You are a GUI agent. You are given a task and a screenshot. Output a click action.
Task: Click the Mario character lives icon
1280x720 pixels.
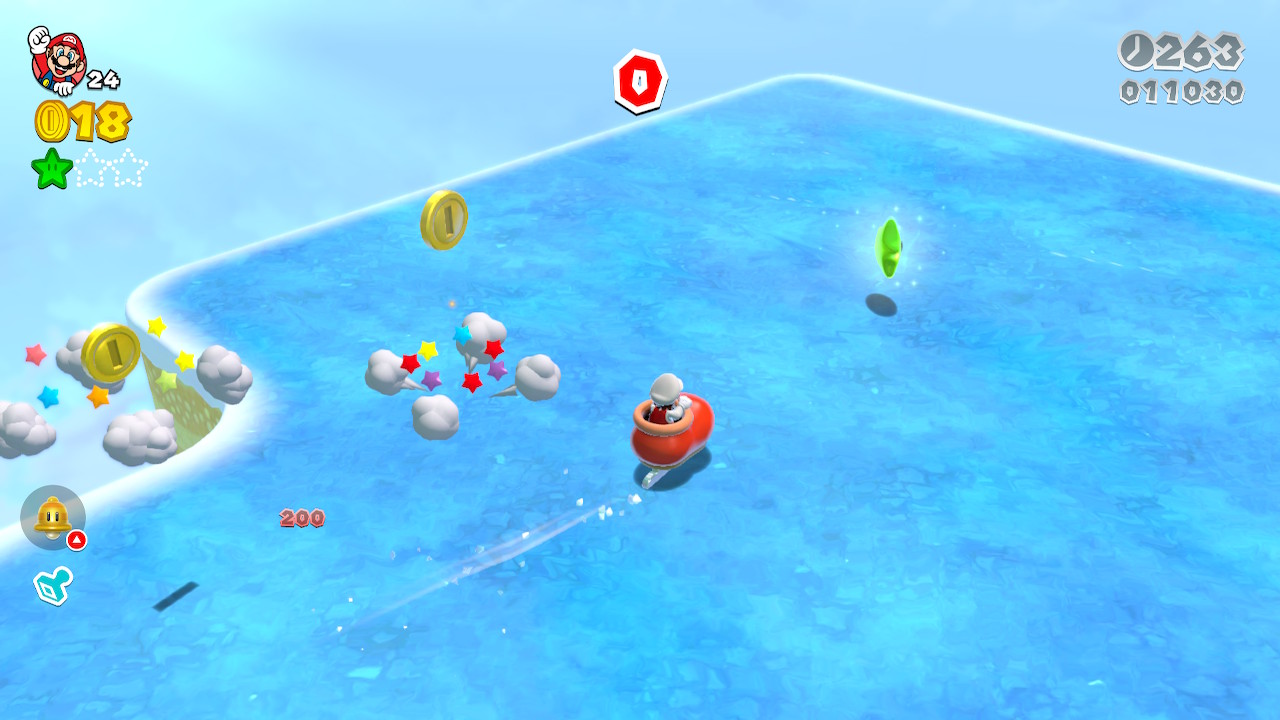point(58,59)
